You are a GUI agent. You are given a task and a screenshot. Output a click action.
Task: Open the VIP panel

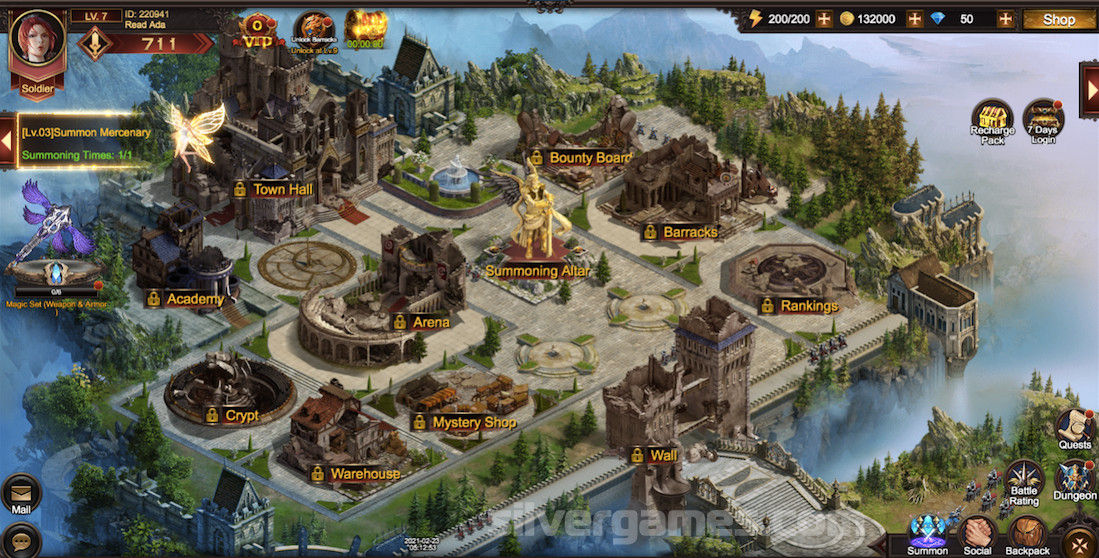tap(258, 31)
